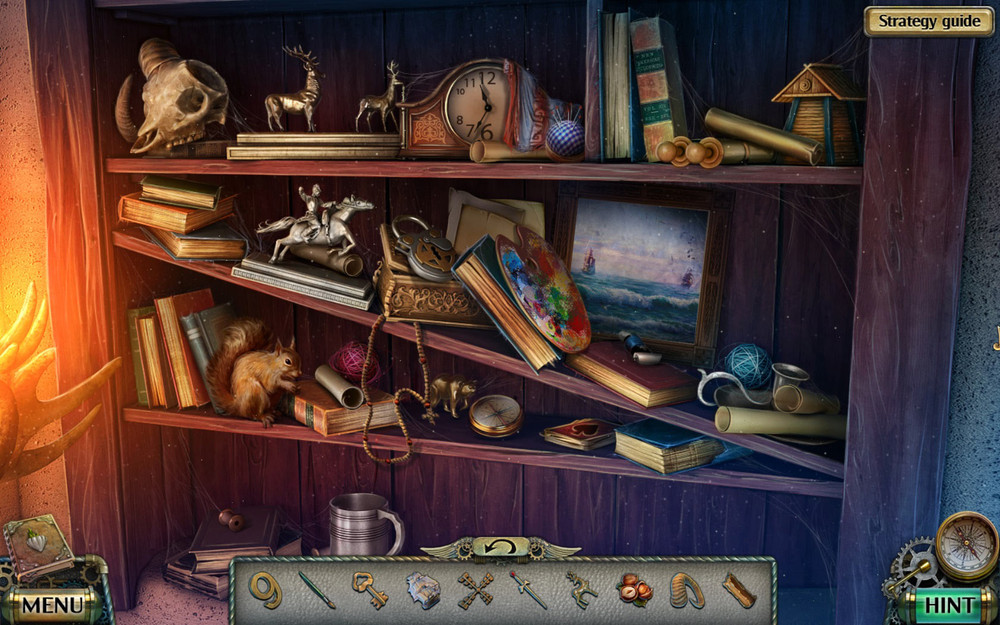Select the crossed keys item

click(x=476, y=589)
